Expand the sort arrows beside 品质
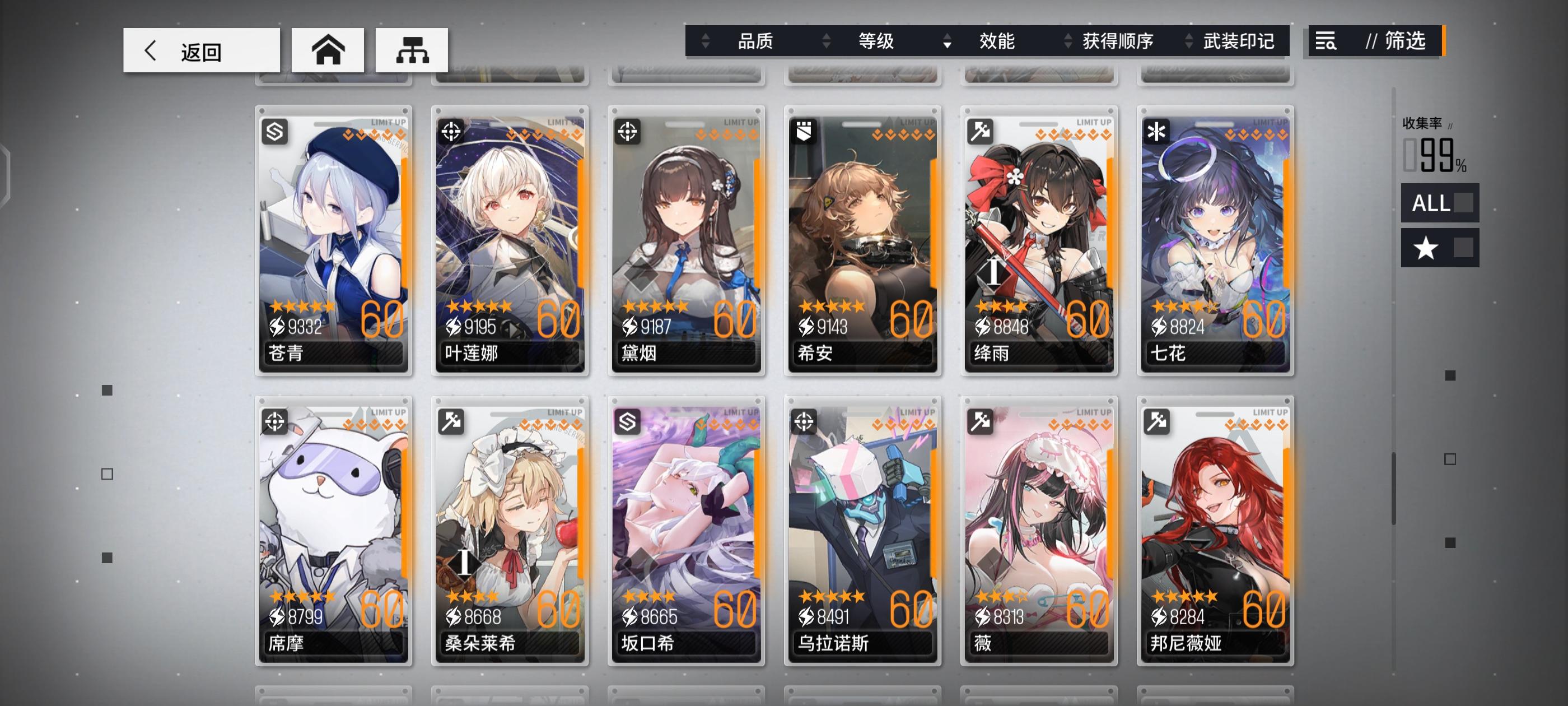 [706, 41]
